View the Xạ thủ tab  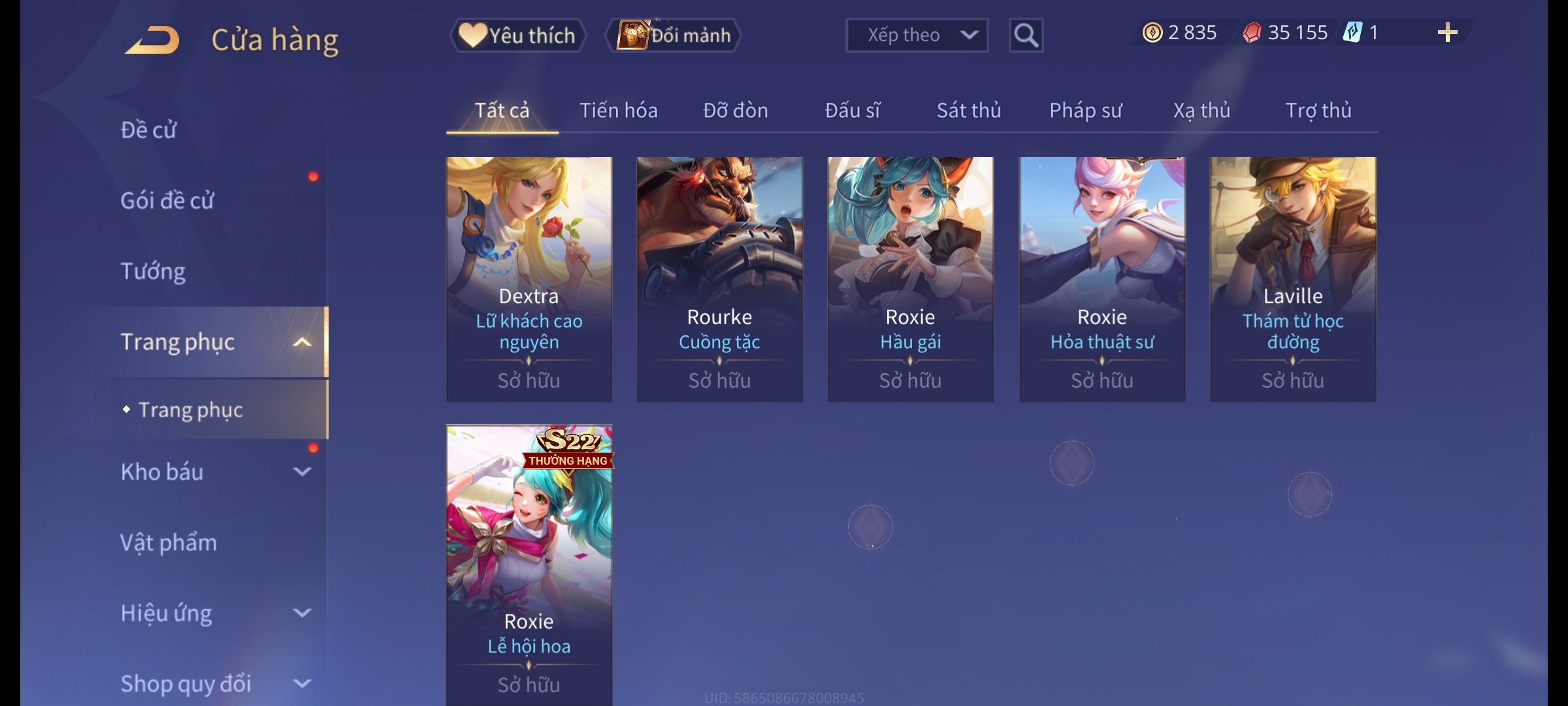[1201, 110]
